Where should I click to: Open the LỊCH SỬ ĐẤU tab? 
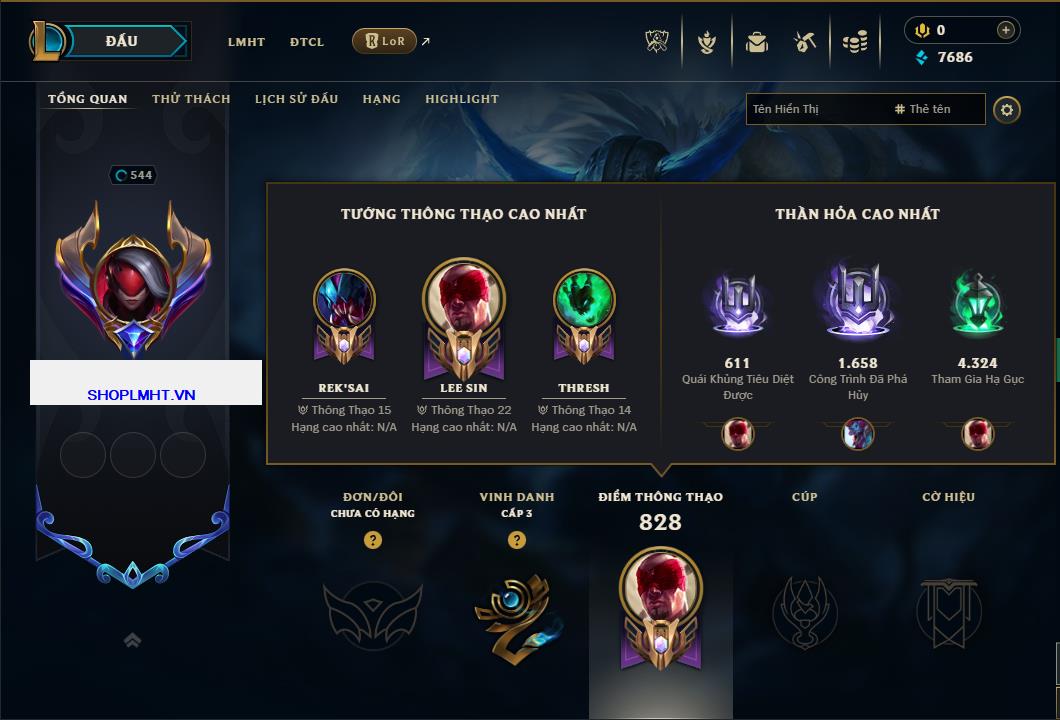point(296,99)
